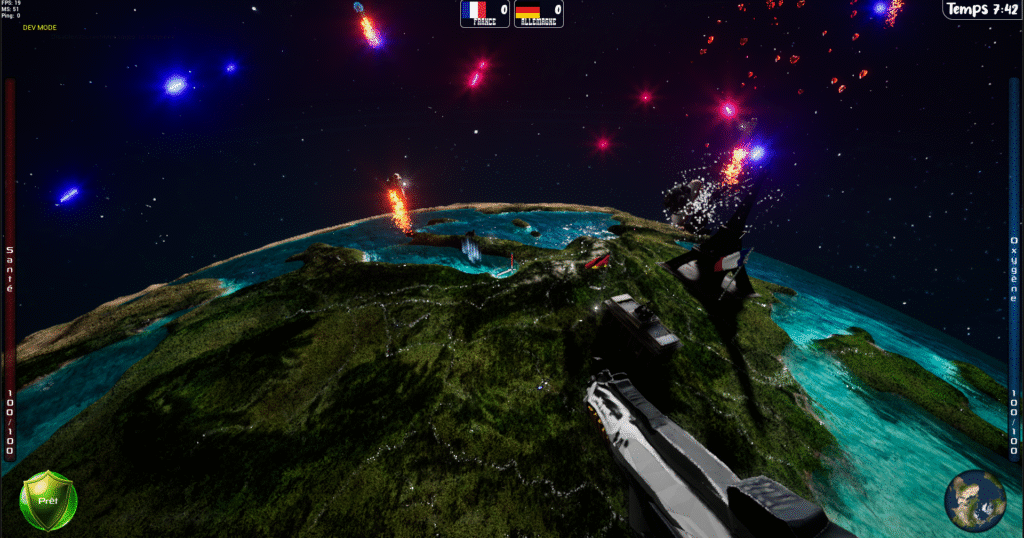Select the Allemagne team flag
The width and height of the screenshot is (1024, 538).
(x=528, y=11)
